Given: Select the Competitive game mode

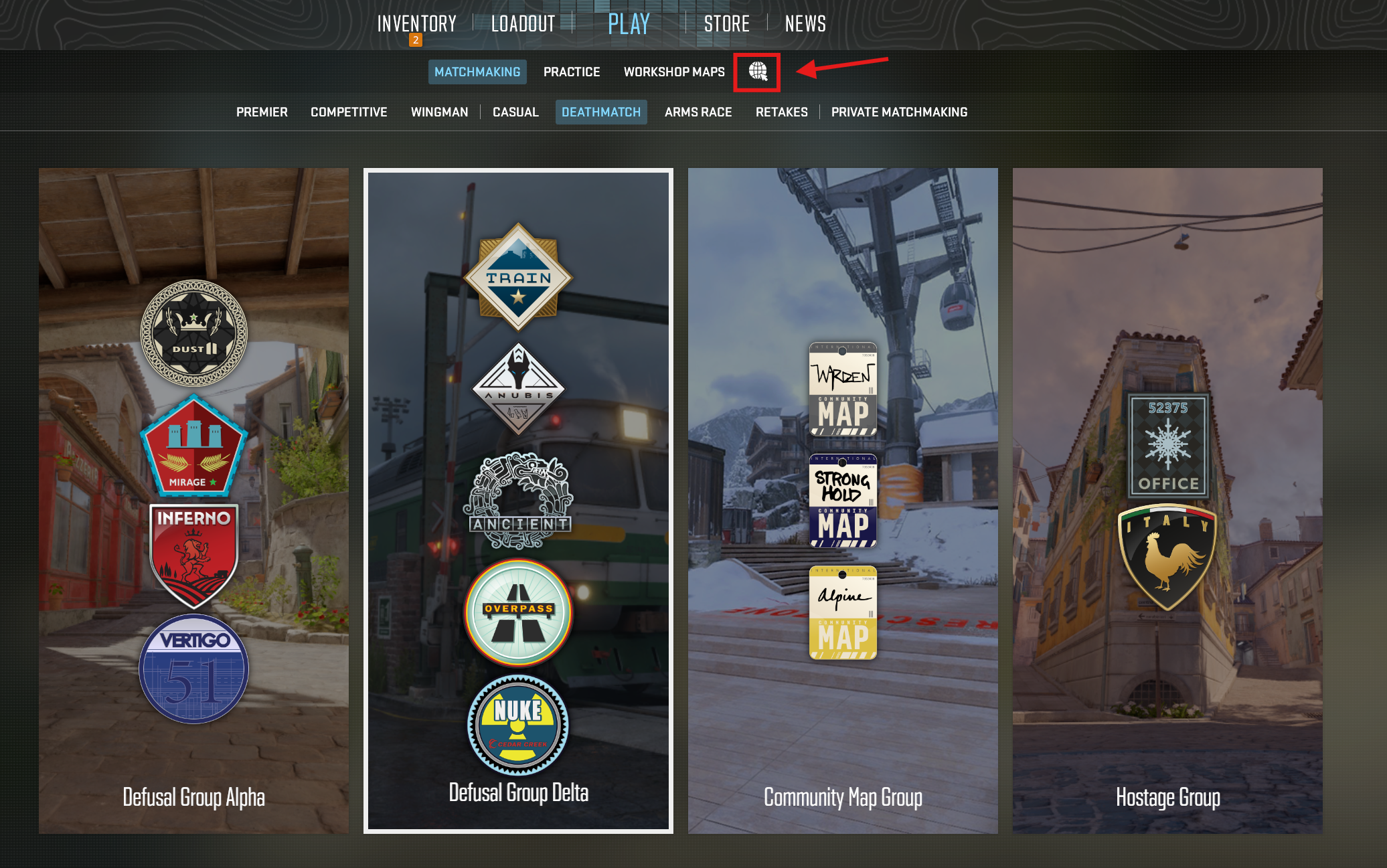Looking at the screenshot, I should tap(349, 112).
